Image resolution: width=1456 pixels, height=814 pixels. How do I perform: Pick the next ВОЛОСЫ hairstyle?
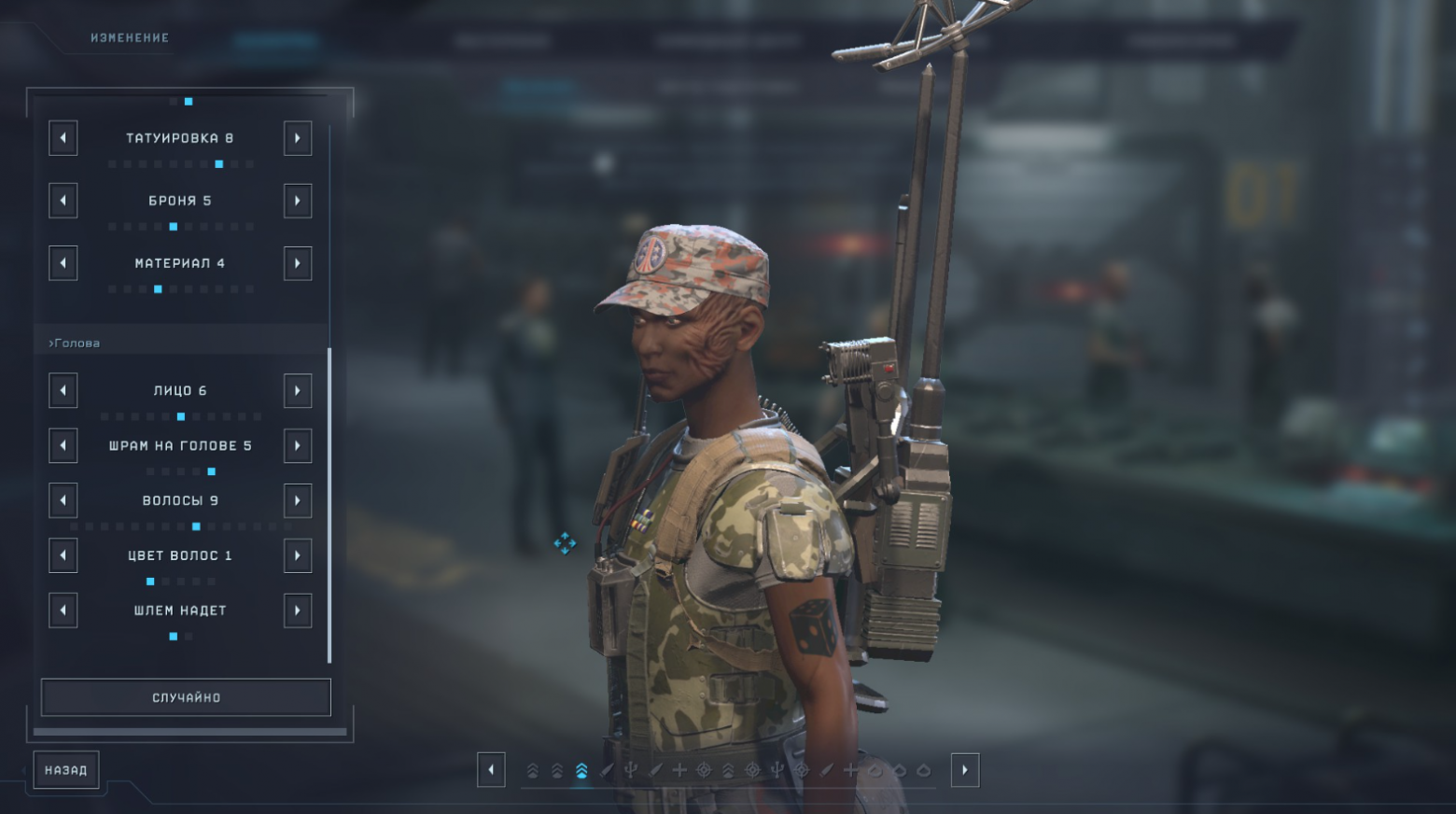298,500
